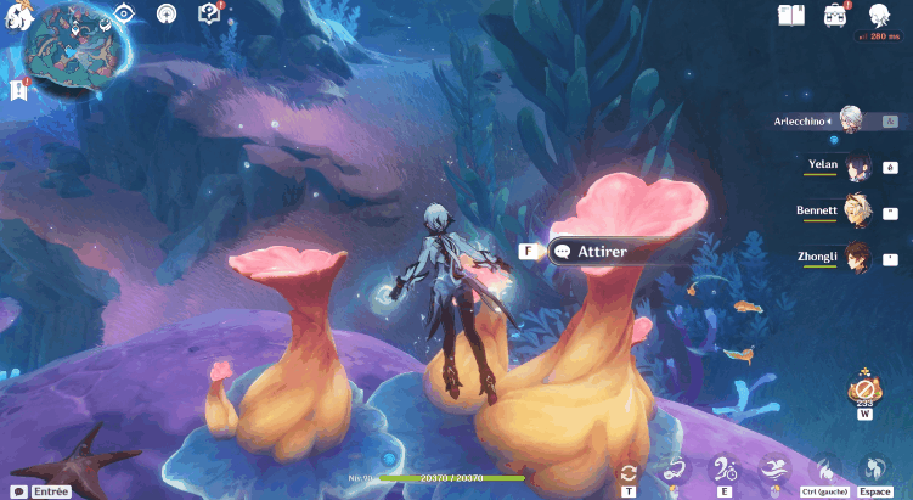Select Arlecchino in the party list
The height and width of the screenshot is (500, 913).
point(851,121)
